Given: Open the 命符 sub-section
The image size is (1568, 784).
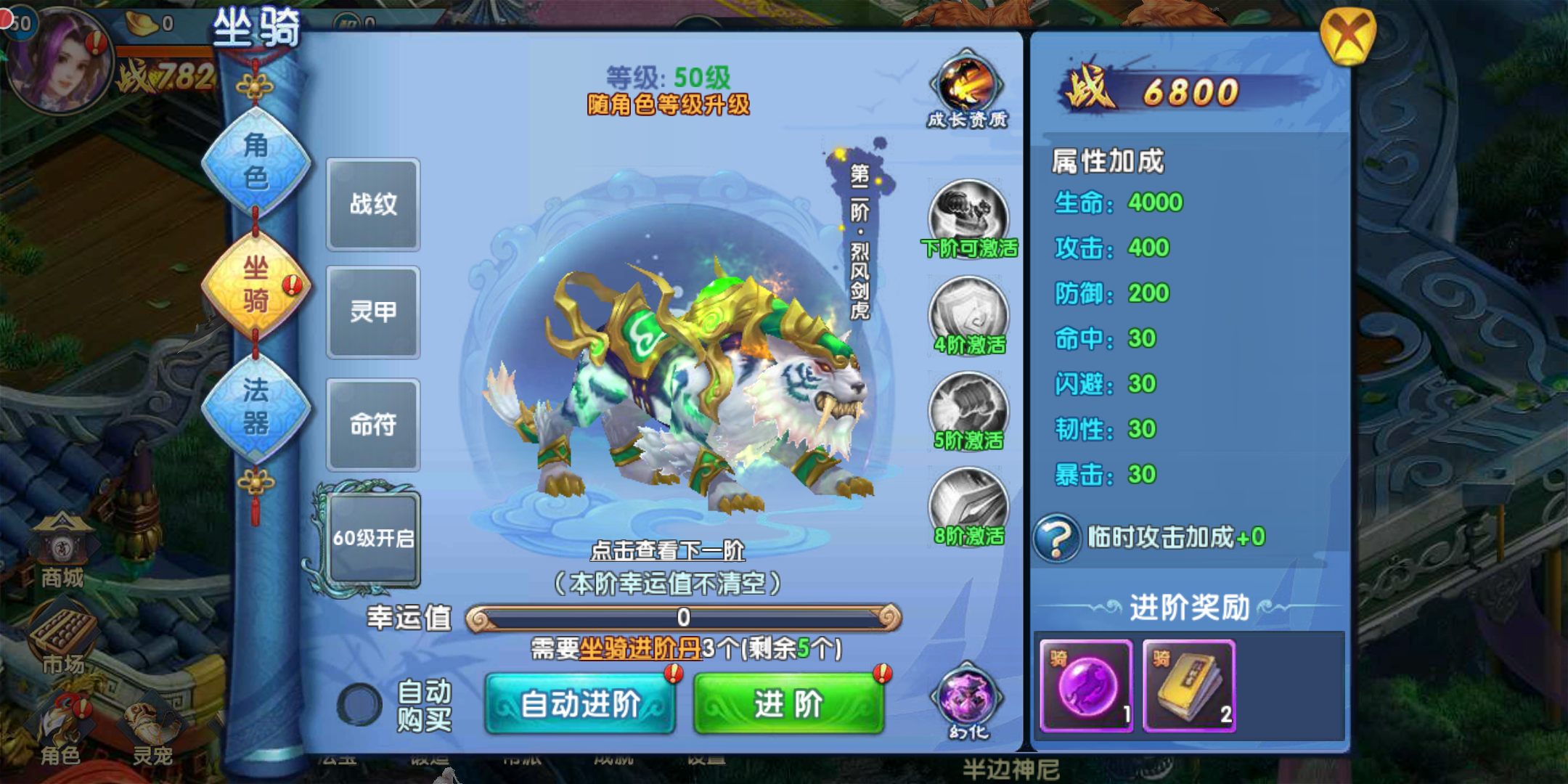Looking at the screenshot, I should 373,425.
